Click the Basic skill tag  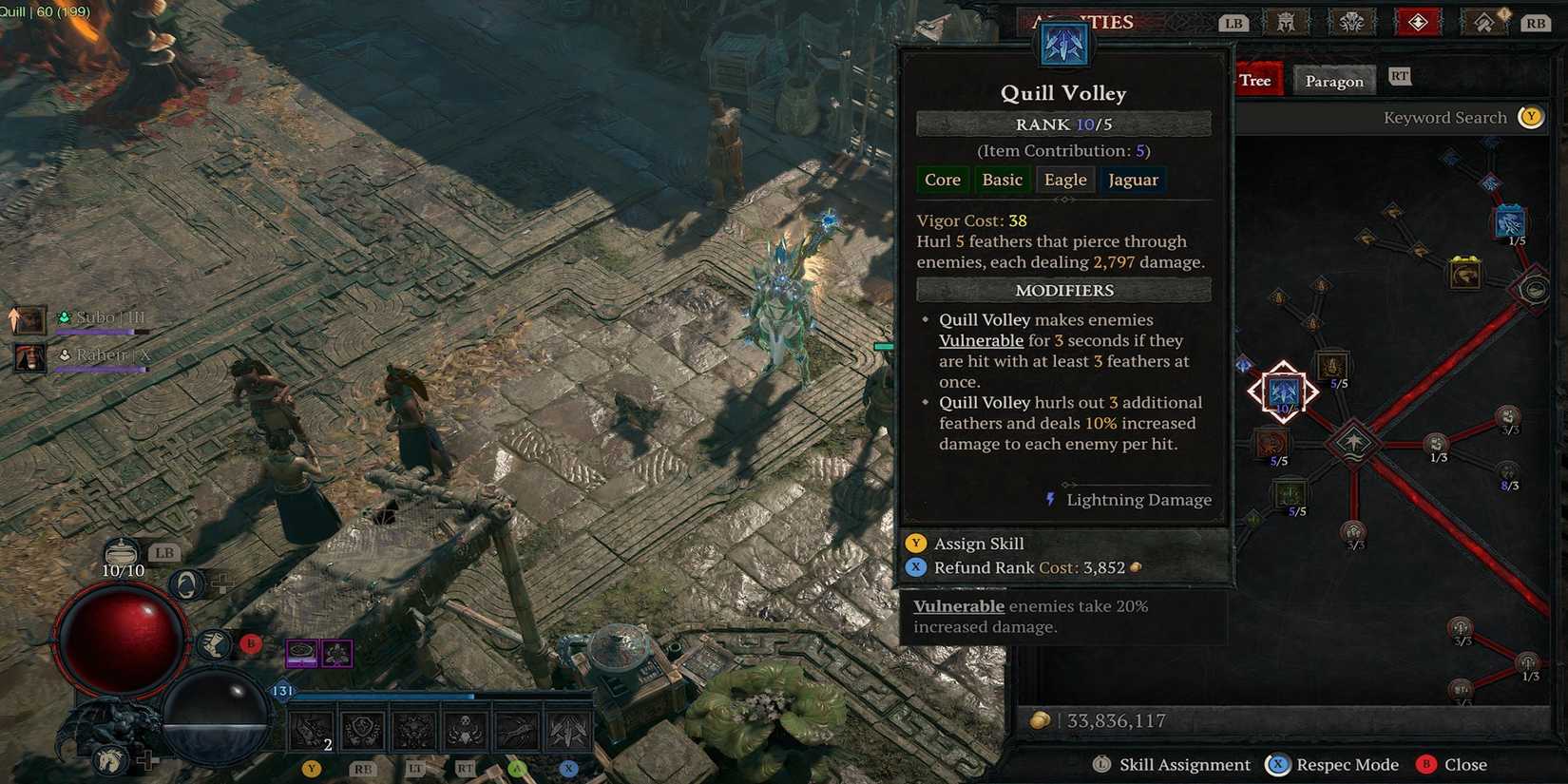(x=1002, y=180)
